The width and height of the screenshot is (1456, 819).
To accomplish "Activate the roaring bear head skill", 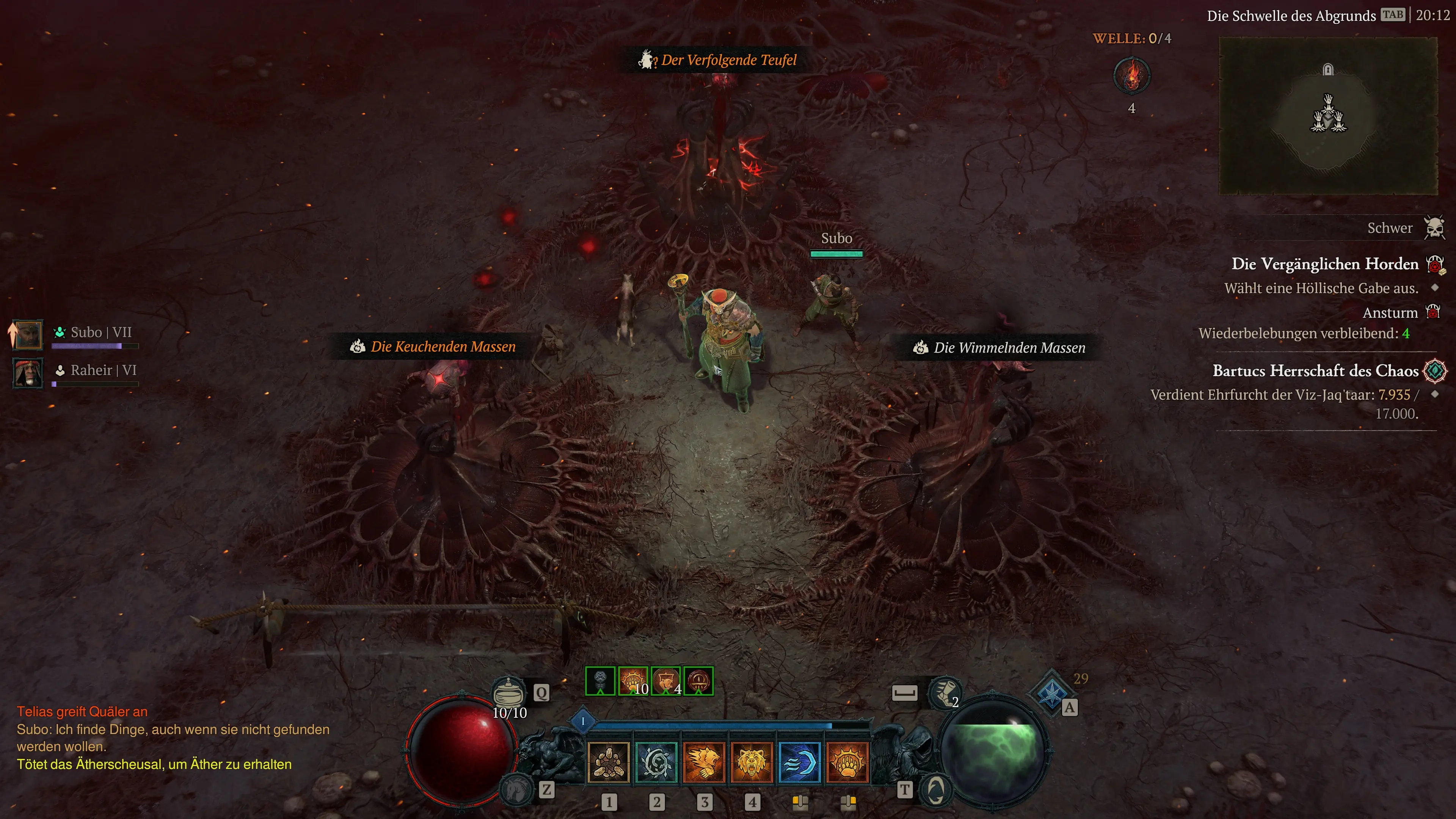I will pos(752,763).
